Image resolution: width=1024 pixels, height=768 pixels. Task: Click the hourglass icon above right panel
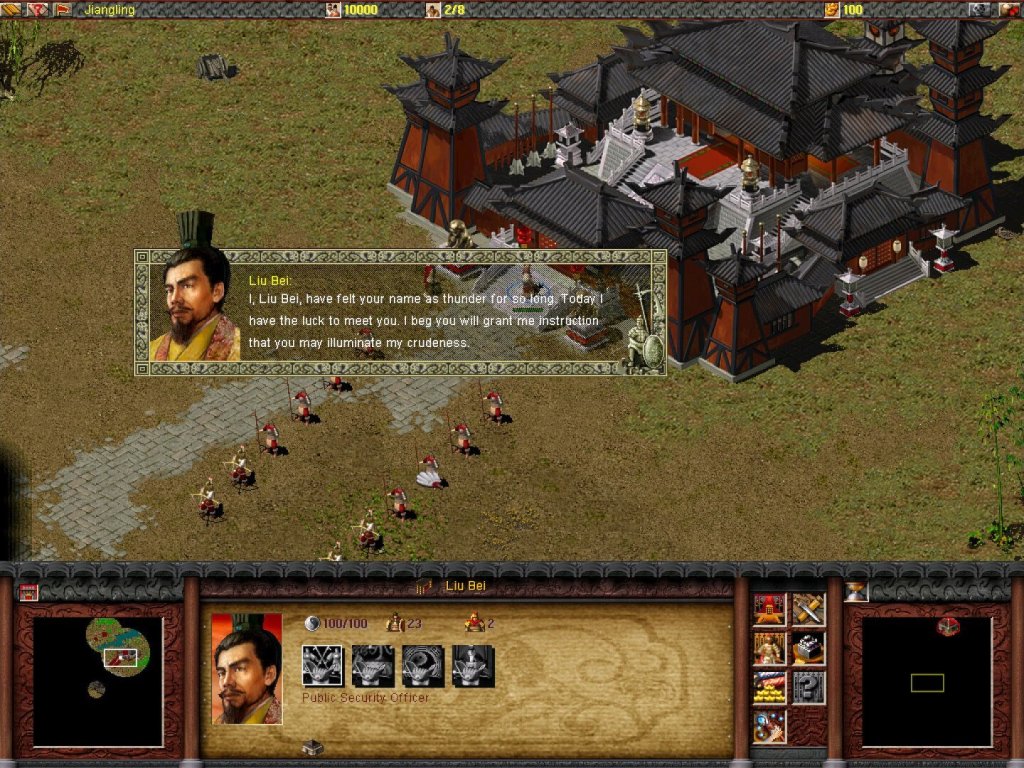(x=856, y=591)
